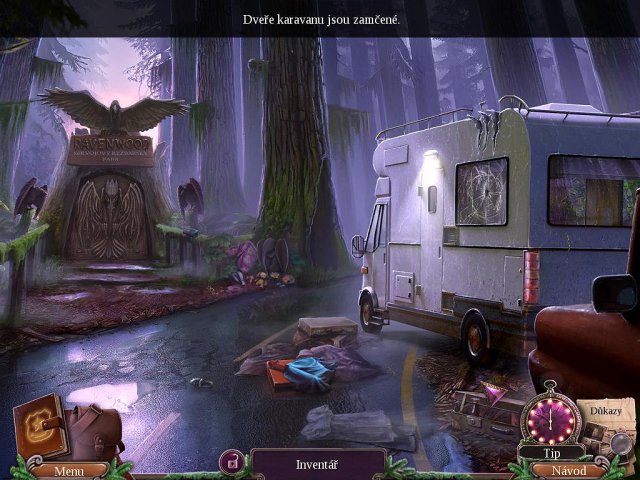This screenshot has height=480, width=640.
Task: Open the brown journal book
Action: (x=40, y=428)
